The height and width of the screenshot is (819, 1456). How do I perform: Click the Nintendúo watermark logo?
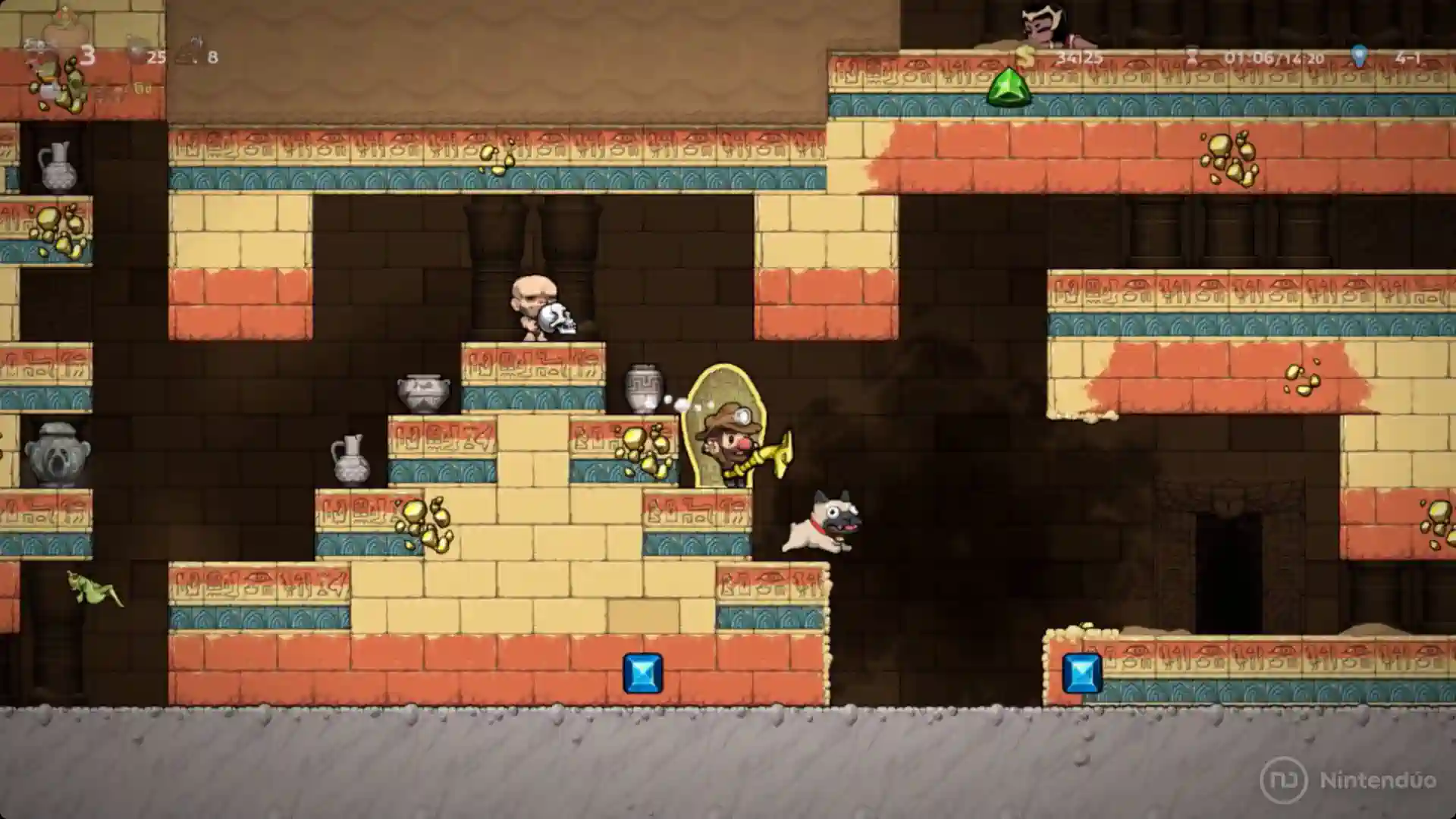click(1283, 780)
